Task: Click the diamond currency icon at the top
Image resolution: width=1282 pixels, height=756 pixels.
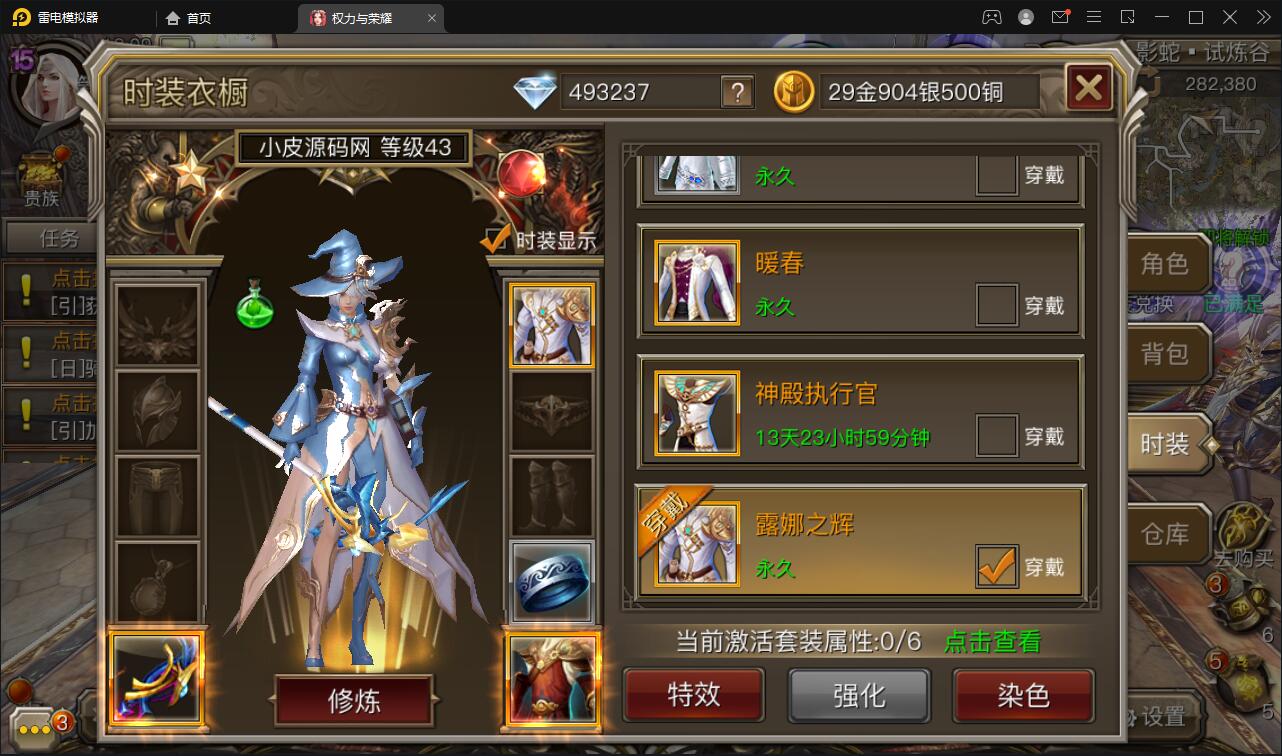Action: click(537, 90)
